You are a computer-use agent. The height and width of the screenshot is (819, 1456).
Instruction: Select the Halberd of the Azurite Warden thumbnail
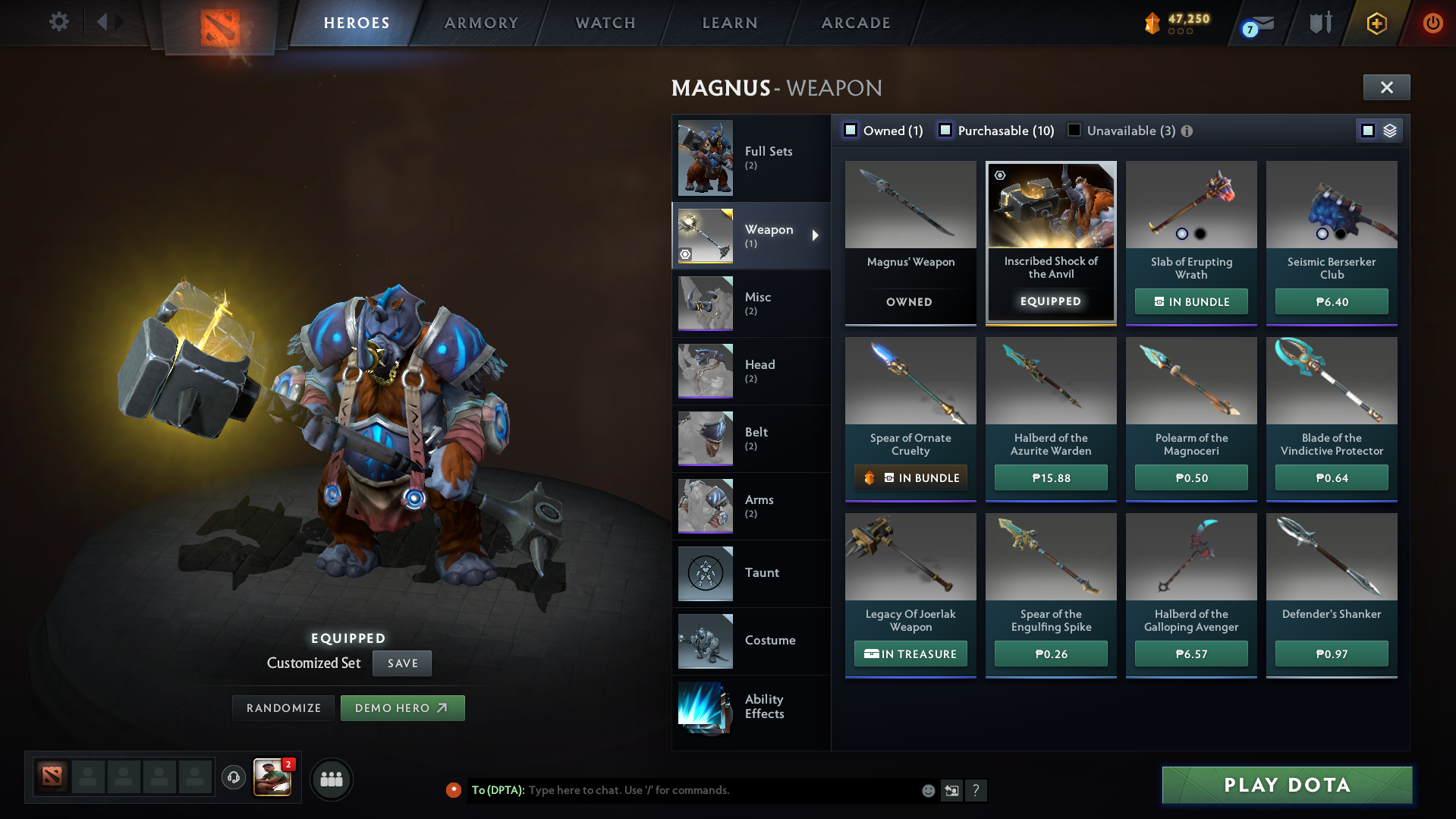click(1050, 381)
